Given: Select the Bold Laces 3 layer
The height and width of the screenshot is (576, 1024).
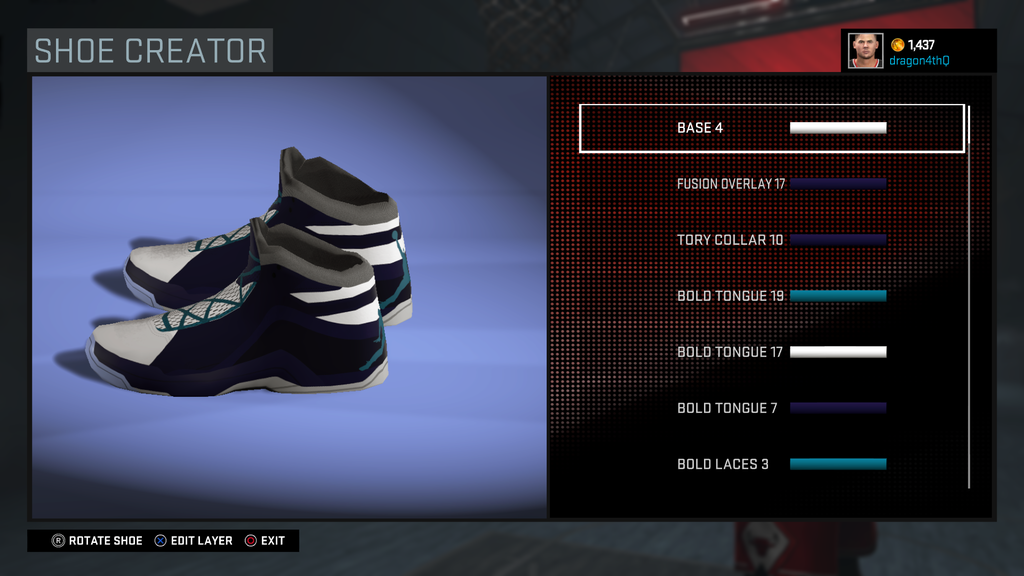Looking at the screenshot, I should (771, 464).
